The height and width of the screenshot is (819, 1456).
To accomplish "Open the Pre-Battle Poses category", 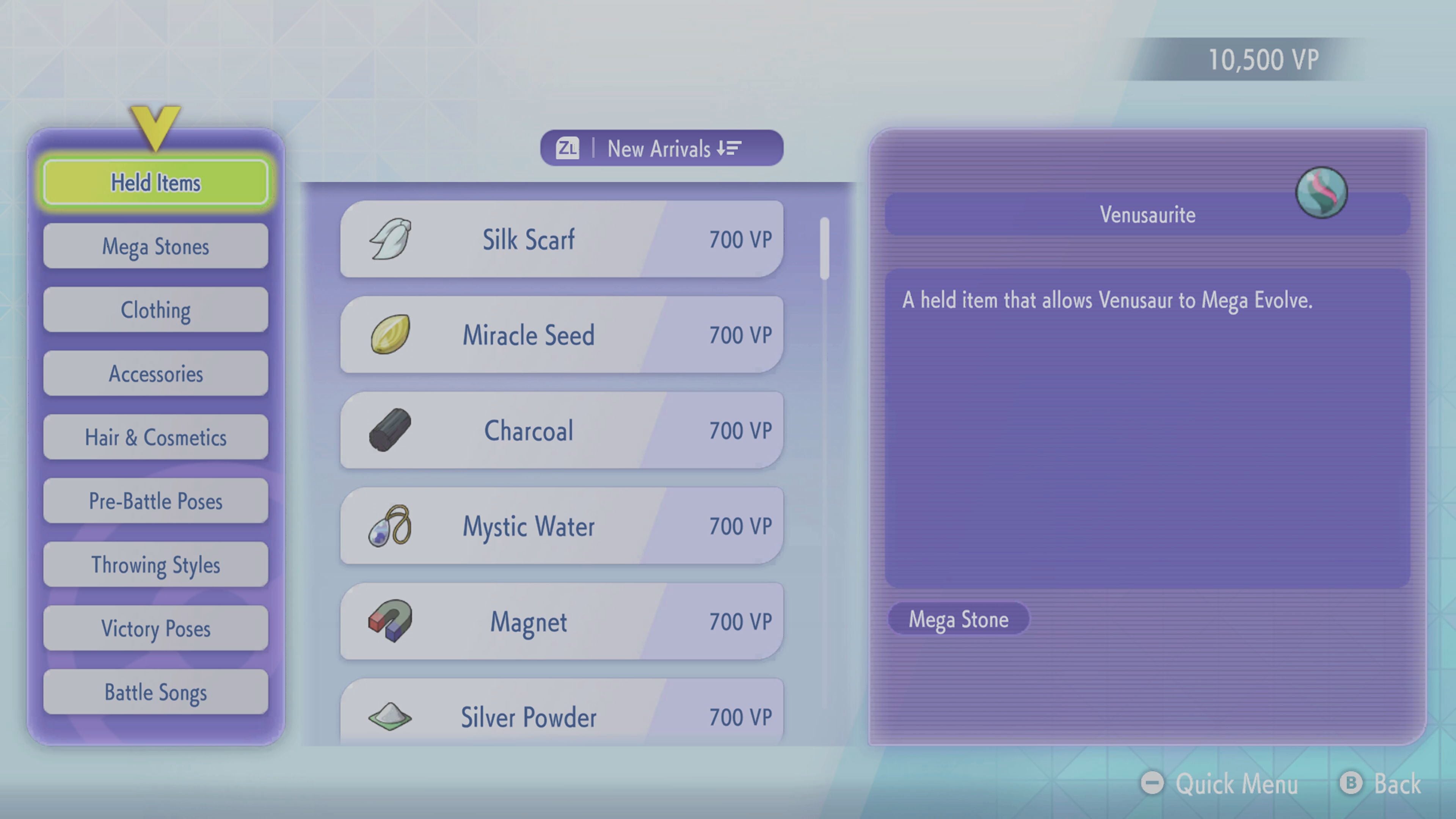I will [x=155, y=501].
